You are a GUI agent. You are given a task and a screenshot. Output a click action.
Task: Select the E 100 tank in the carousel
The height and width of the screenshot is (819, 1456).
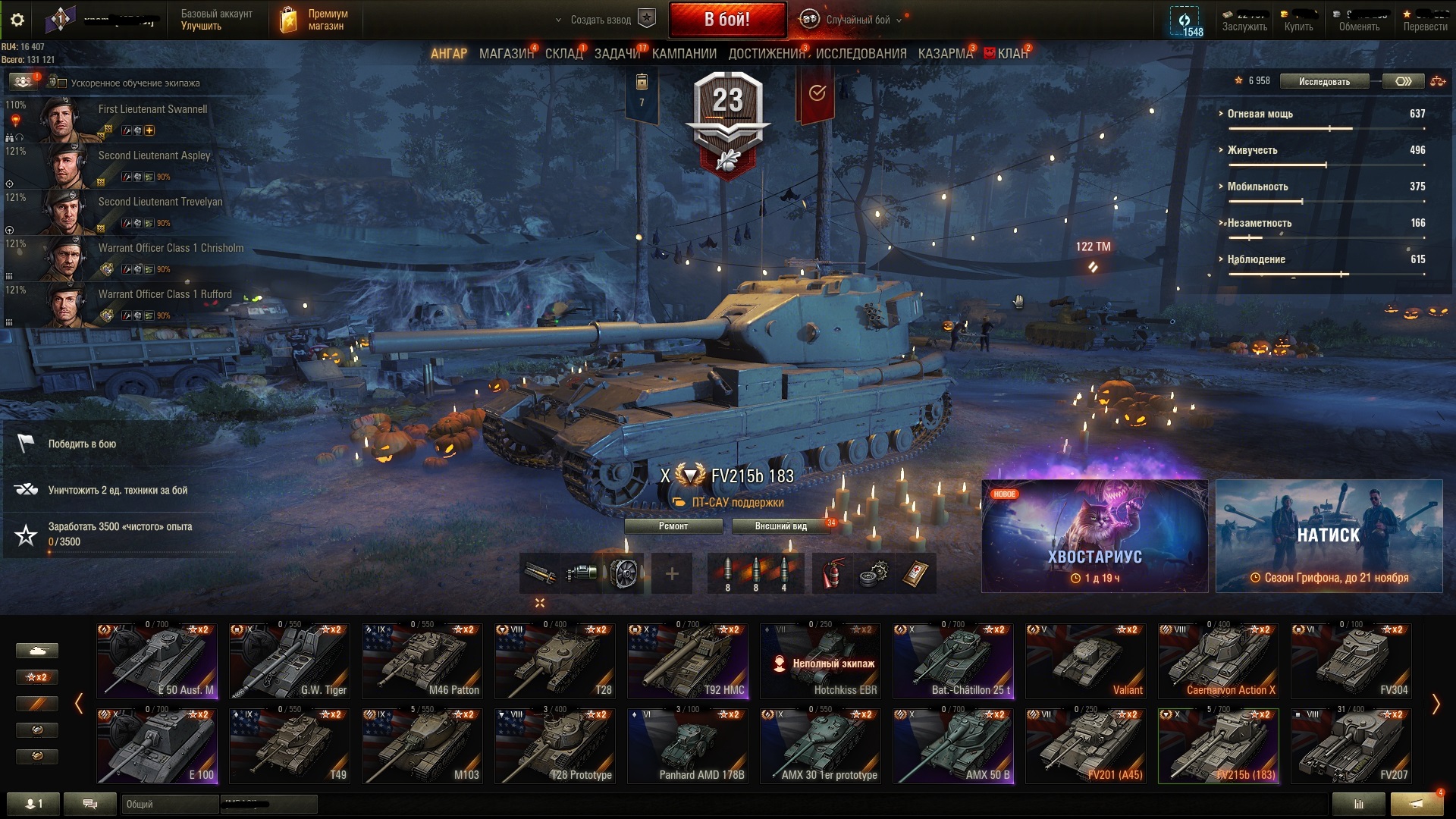[x=157, y=745]
